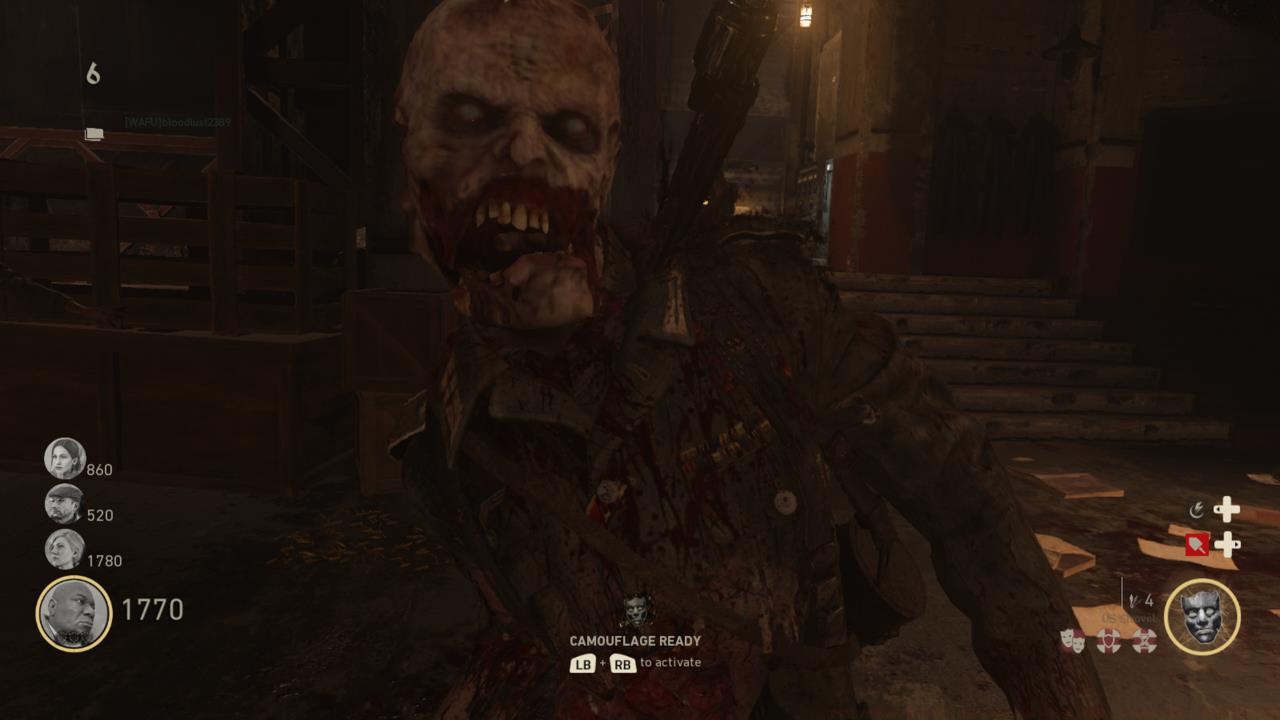
Task: Select the lightning special ability icon
Action: point(1197,508)
